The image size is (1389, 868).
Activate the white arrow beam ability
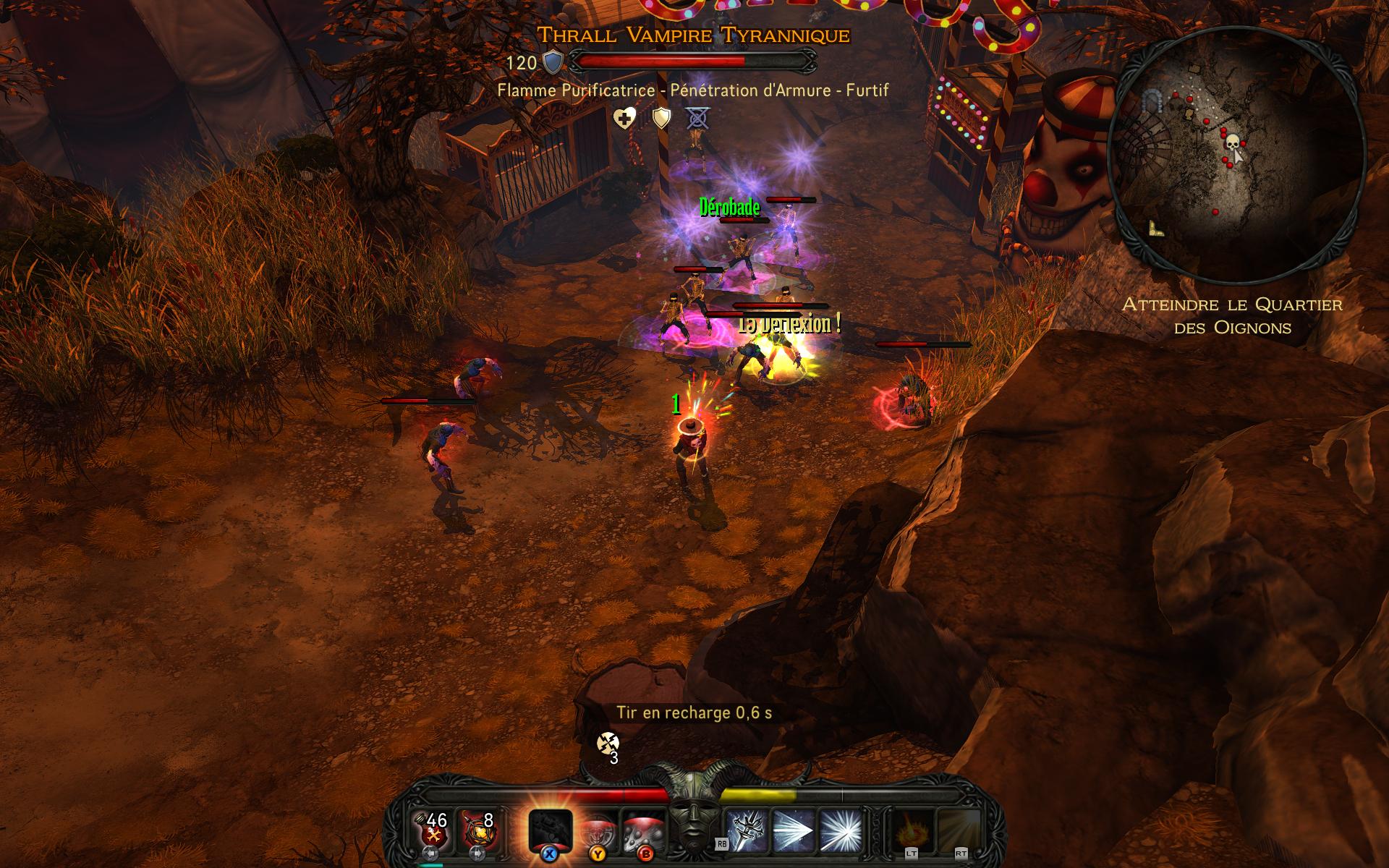[x=794, y=829]
